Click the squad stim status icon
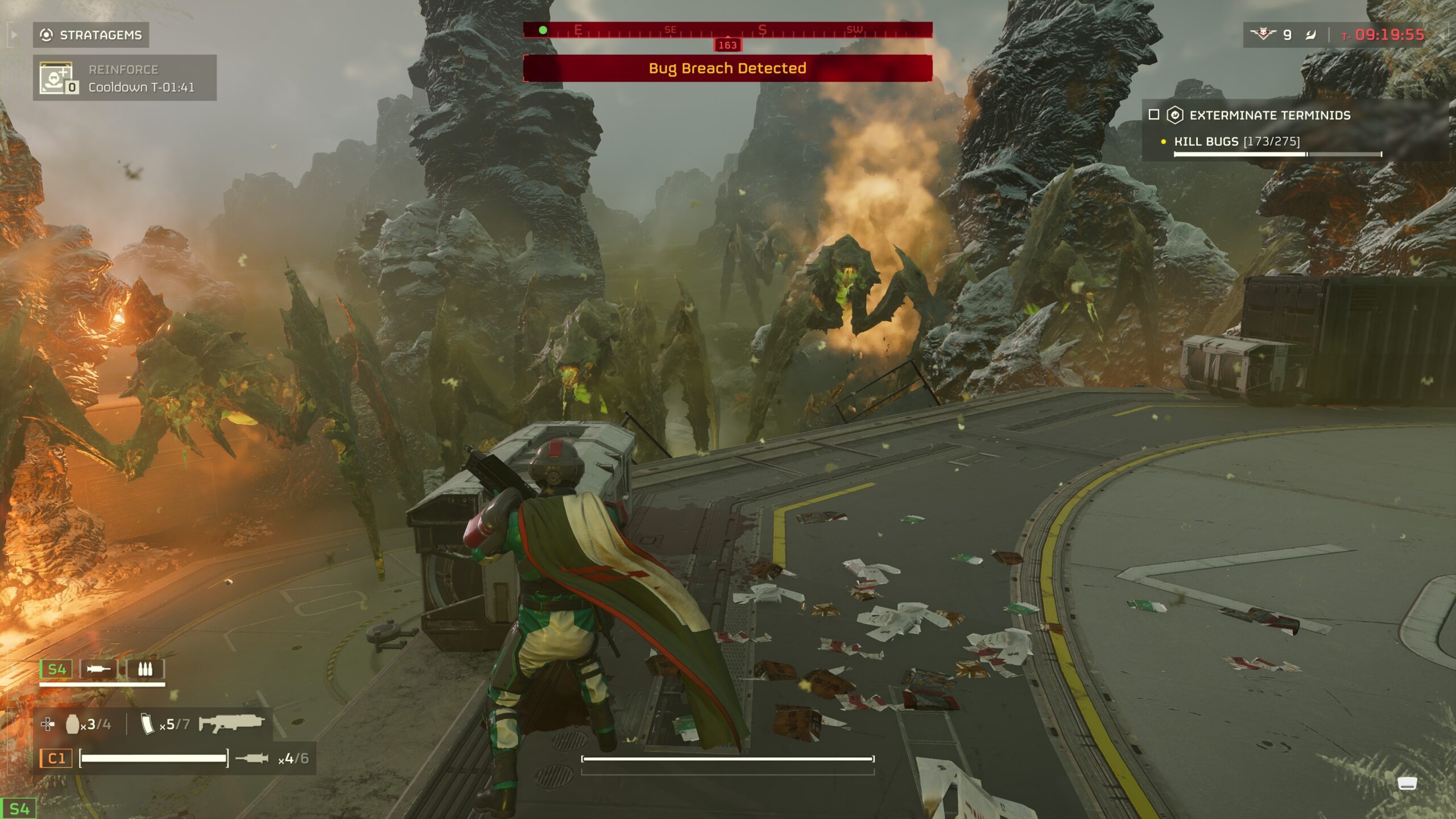 [98, 669]
